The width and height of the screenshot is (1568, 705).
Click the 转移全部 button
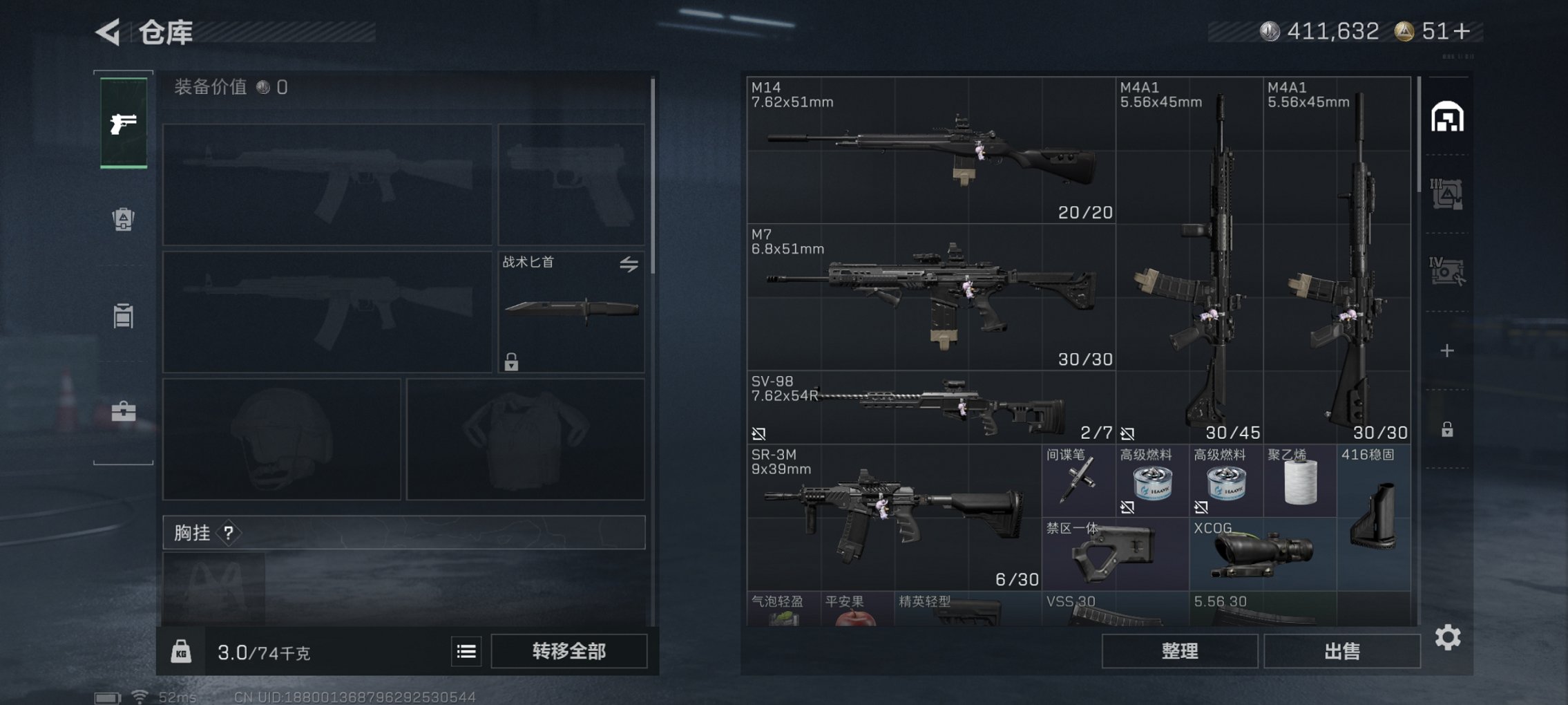pos(568,651)
